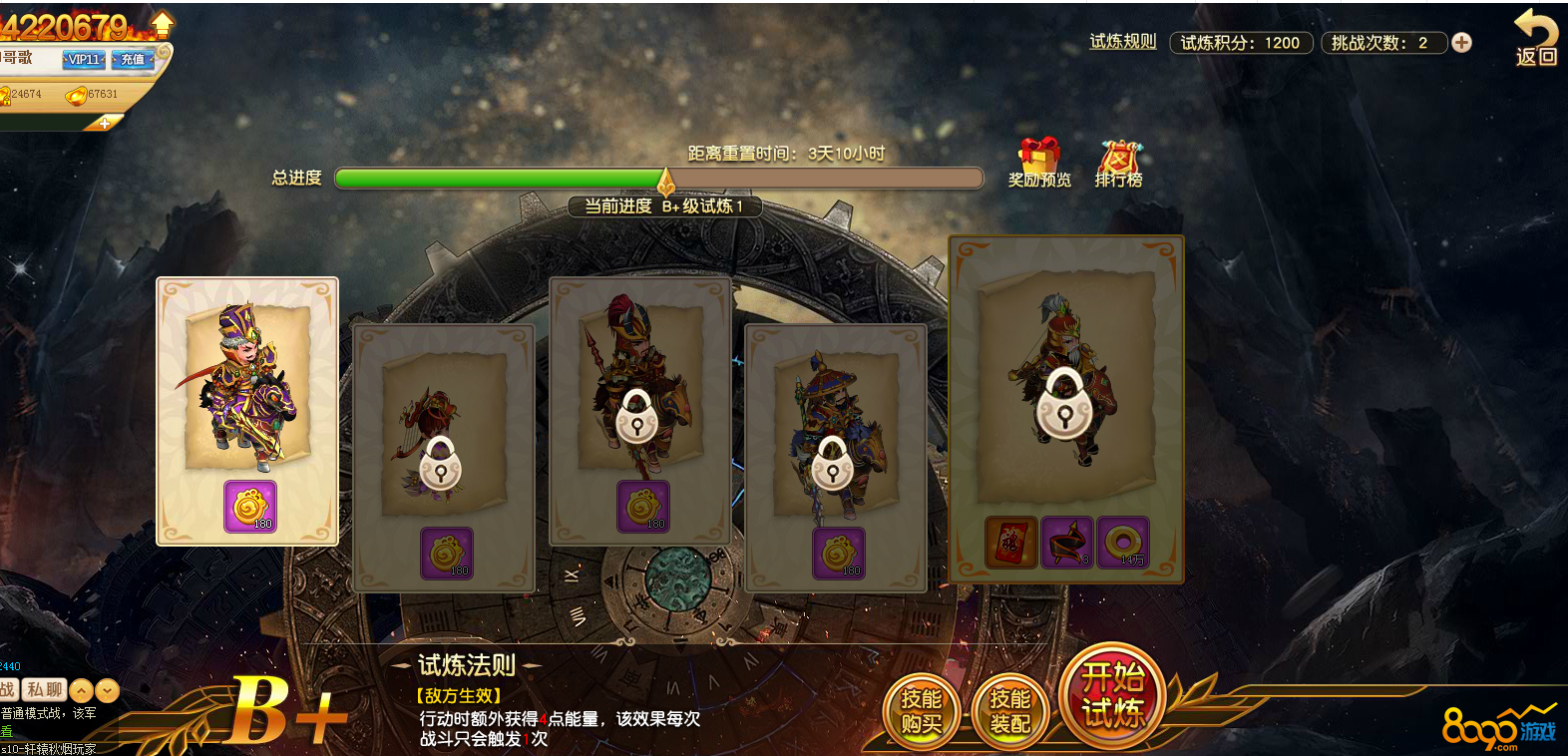
Task: Switch to the 私聊 private chat tab
Action: point(45,690)
